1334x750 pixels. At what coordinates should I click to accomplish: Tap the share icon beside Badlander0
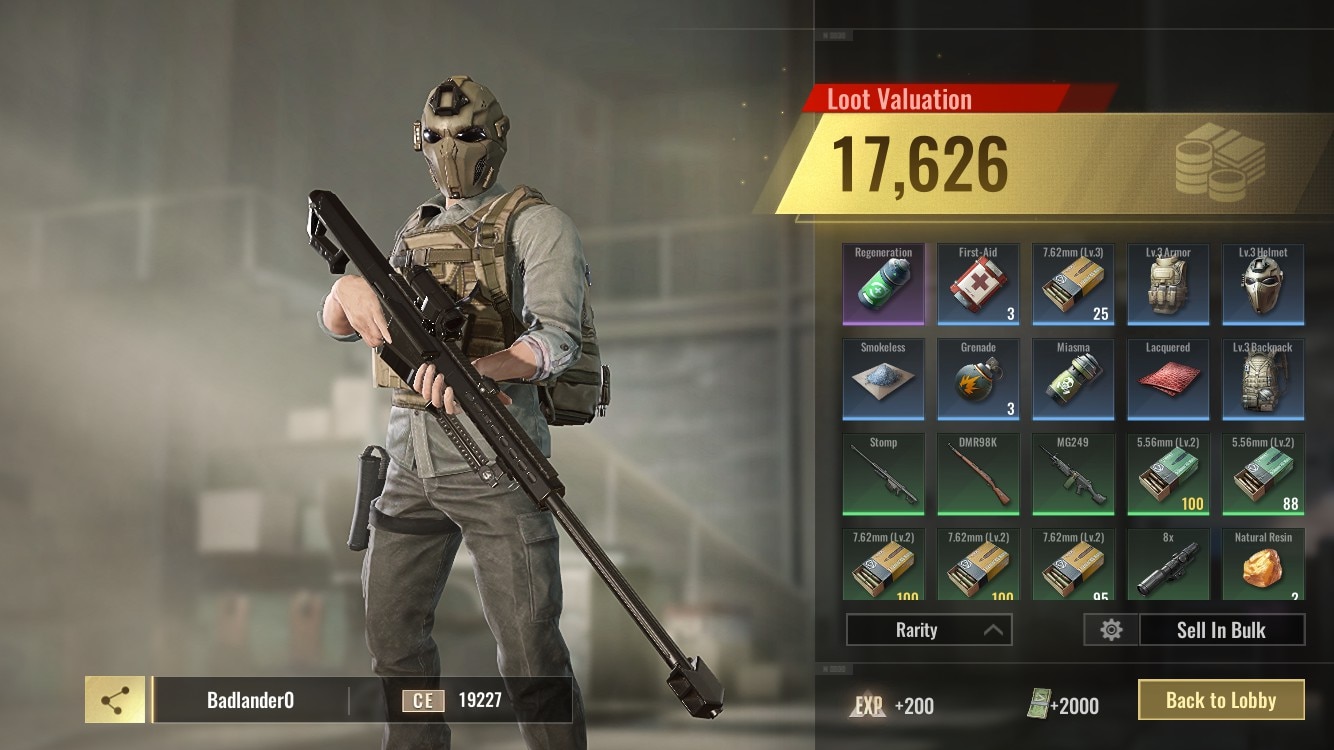(115, 700)
